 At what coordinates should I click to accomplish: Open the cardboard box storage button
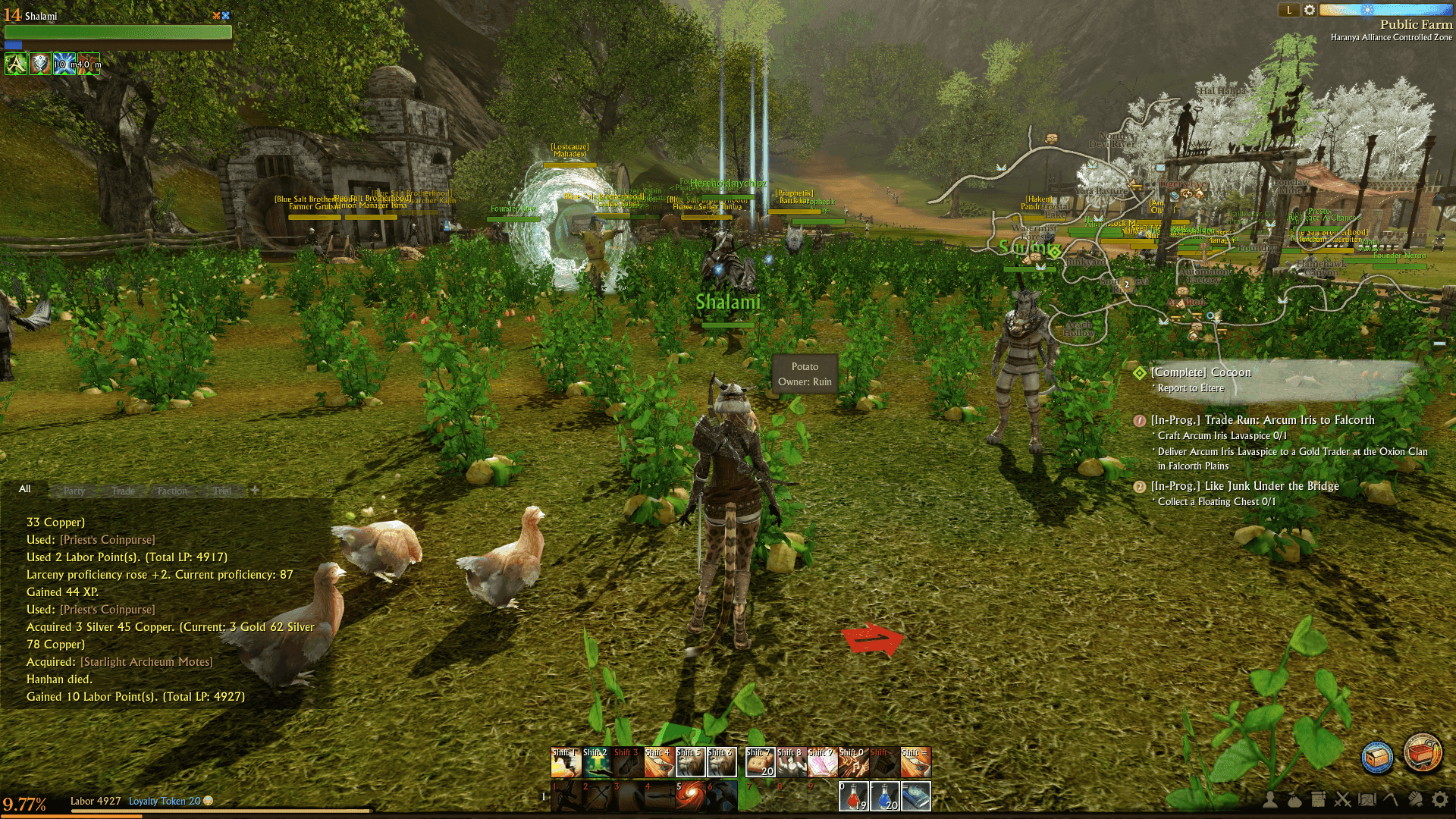tap(1377, 757)
